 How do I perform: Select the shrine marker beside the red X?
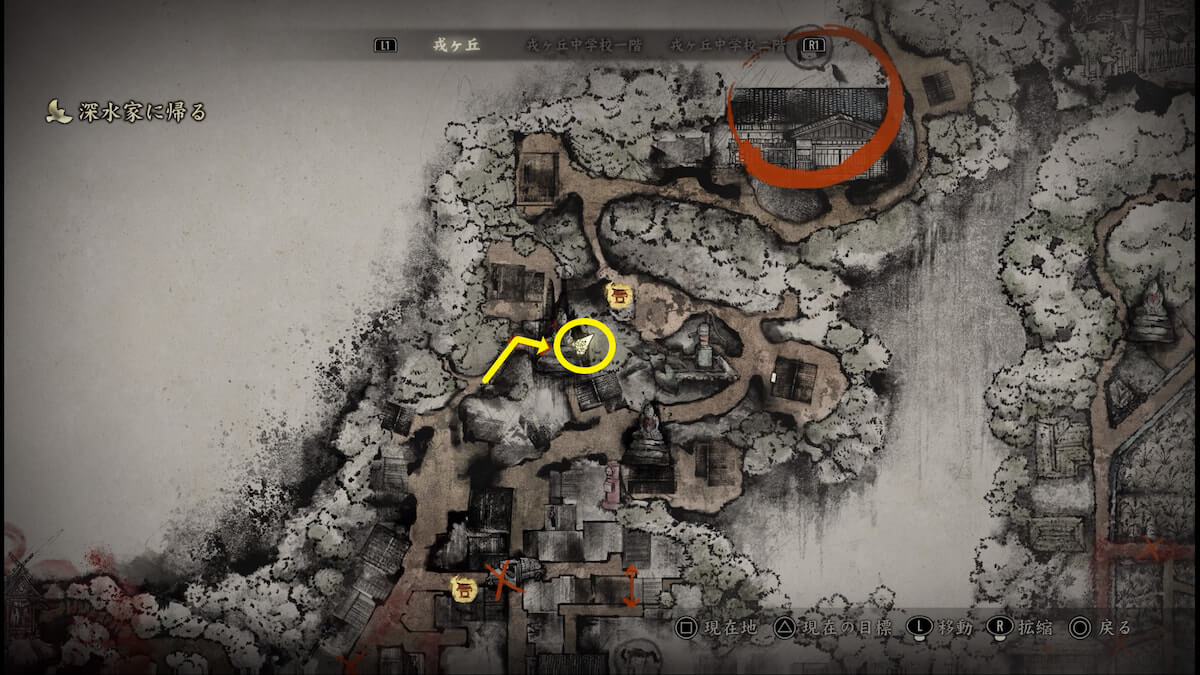464,589
